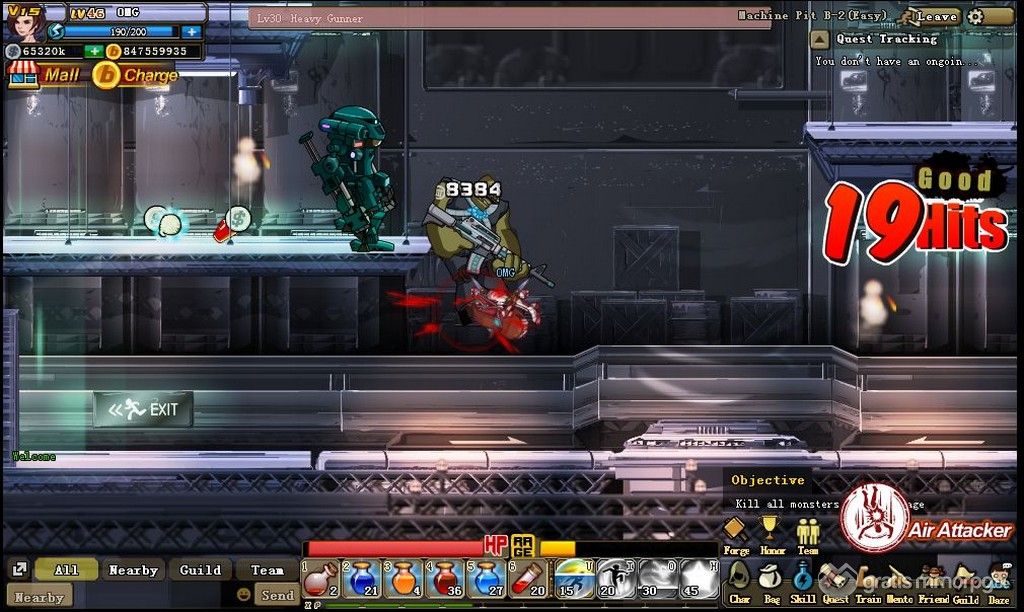Open the Forge menu

click(736, 533)
